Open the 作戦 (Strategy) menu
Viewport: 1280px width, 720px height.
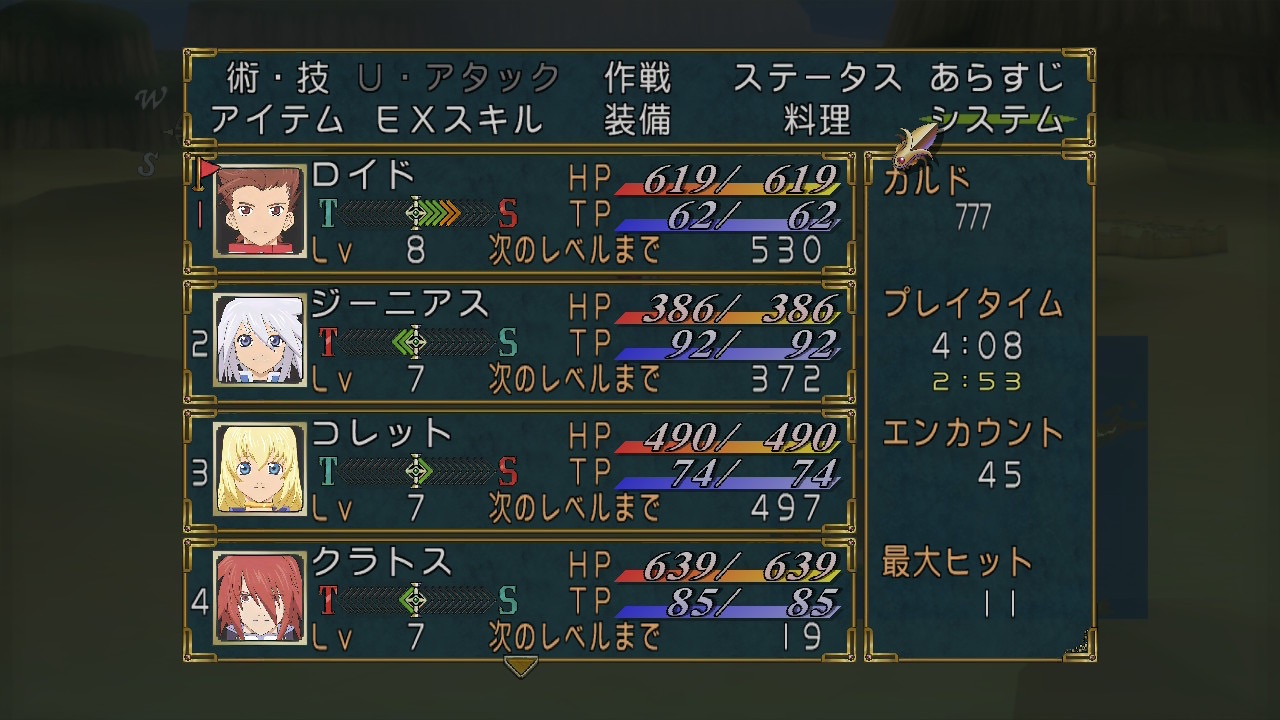click(x=637, y=77)
